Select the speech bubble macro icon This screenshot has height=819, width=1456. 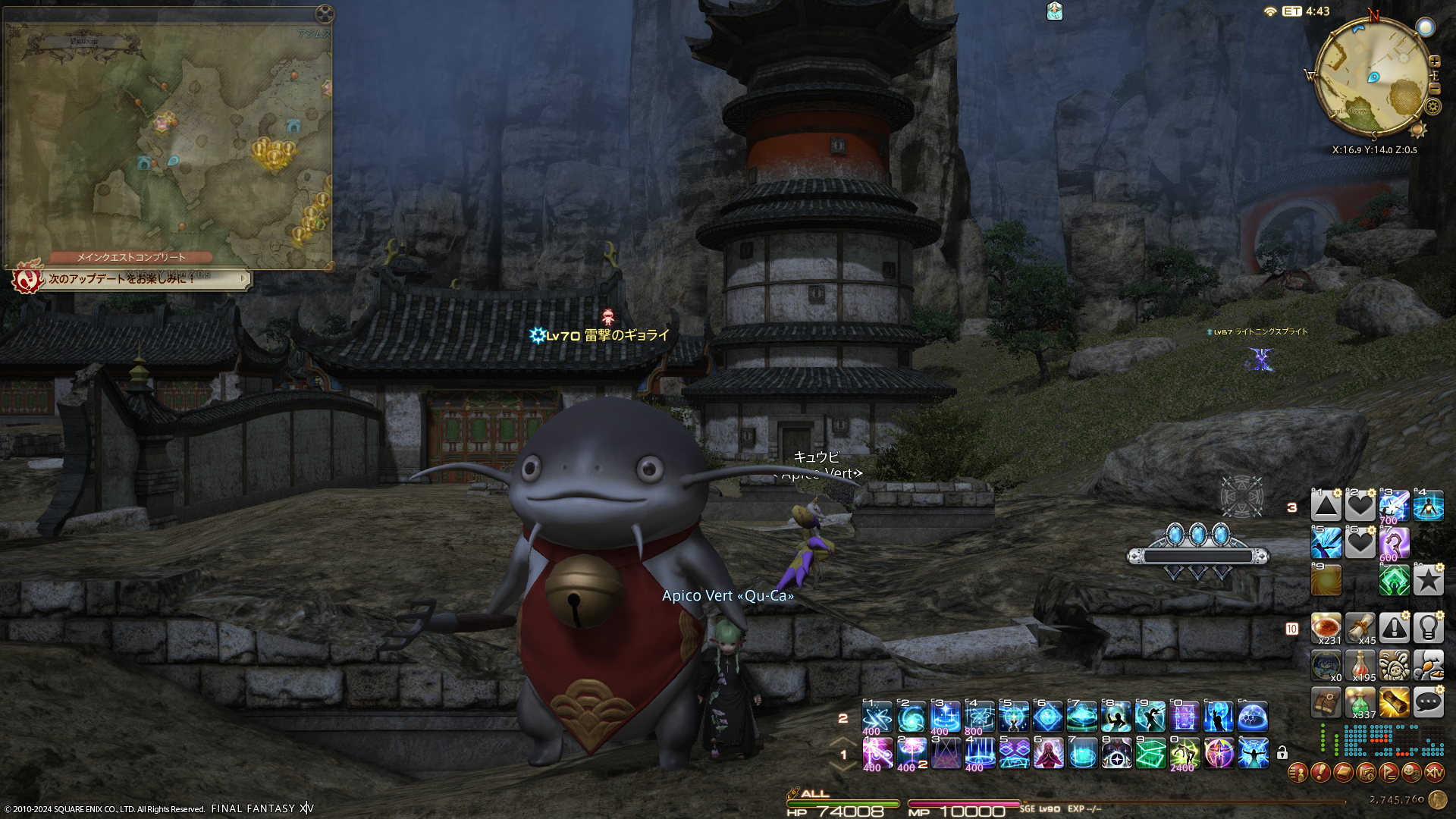[x=1428, y=703]
